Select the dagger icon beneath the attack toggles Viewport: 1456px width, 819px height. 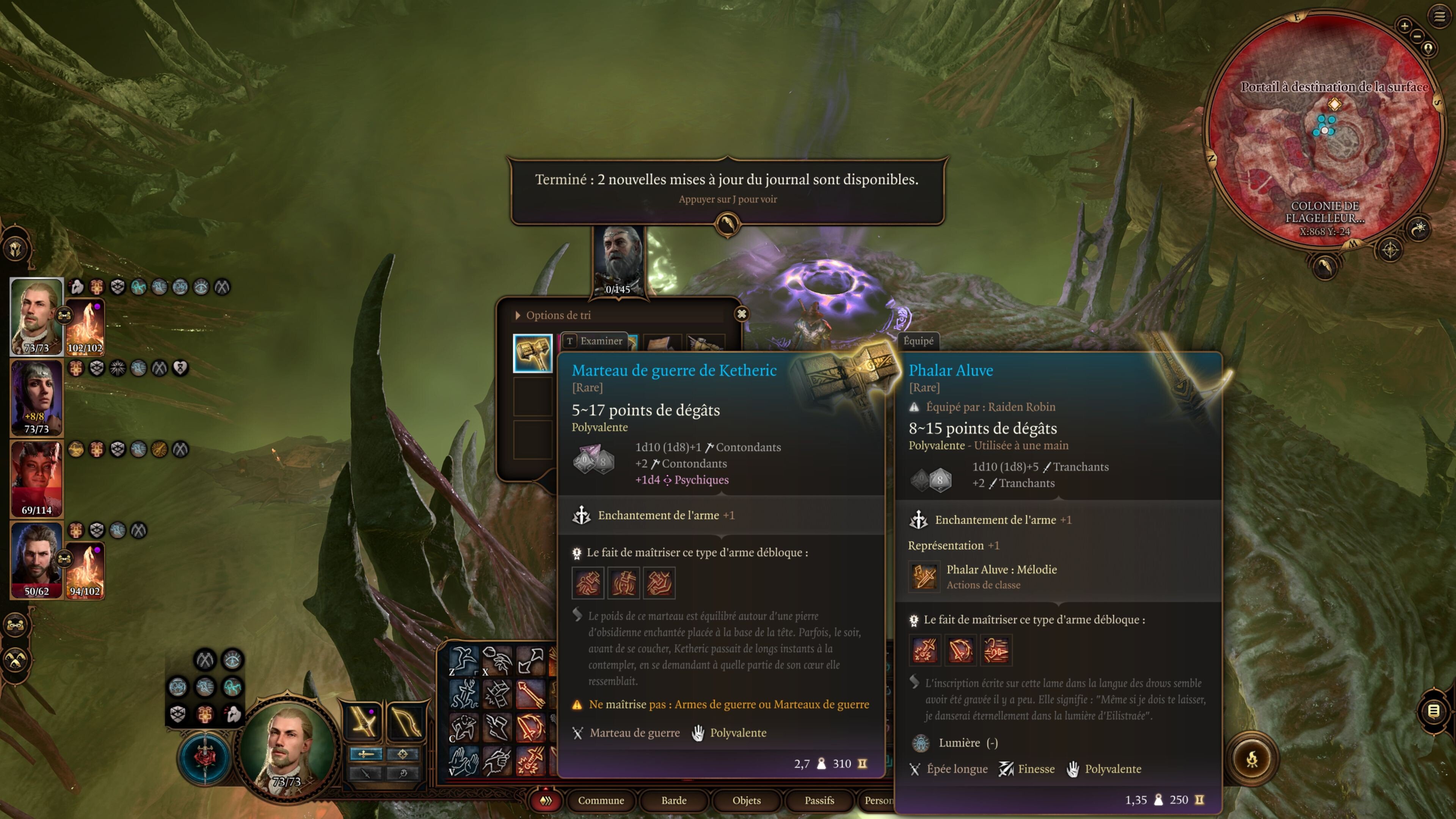(366, 774)
